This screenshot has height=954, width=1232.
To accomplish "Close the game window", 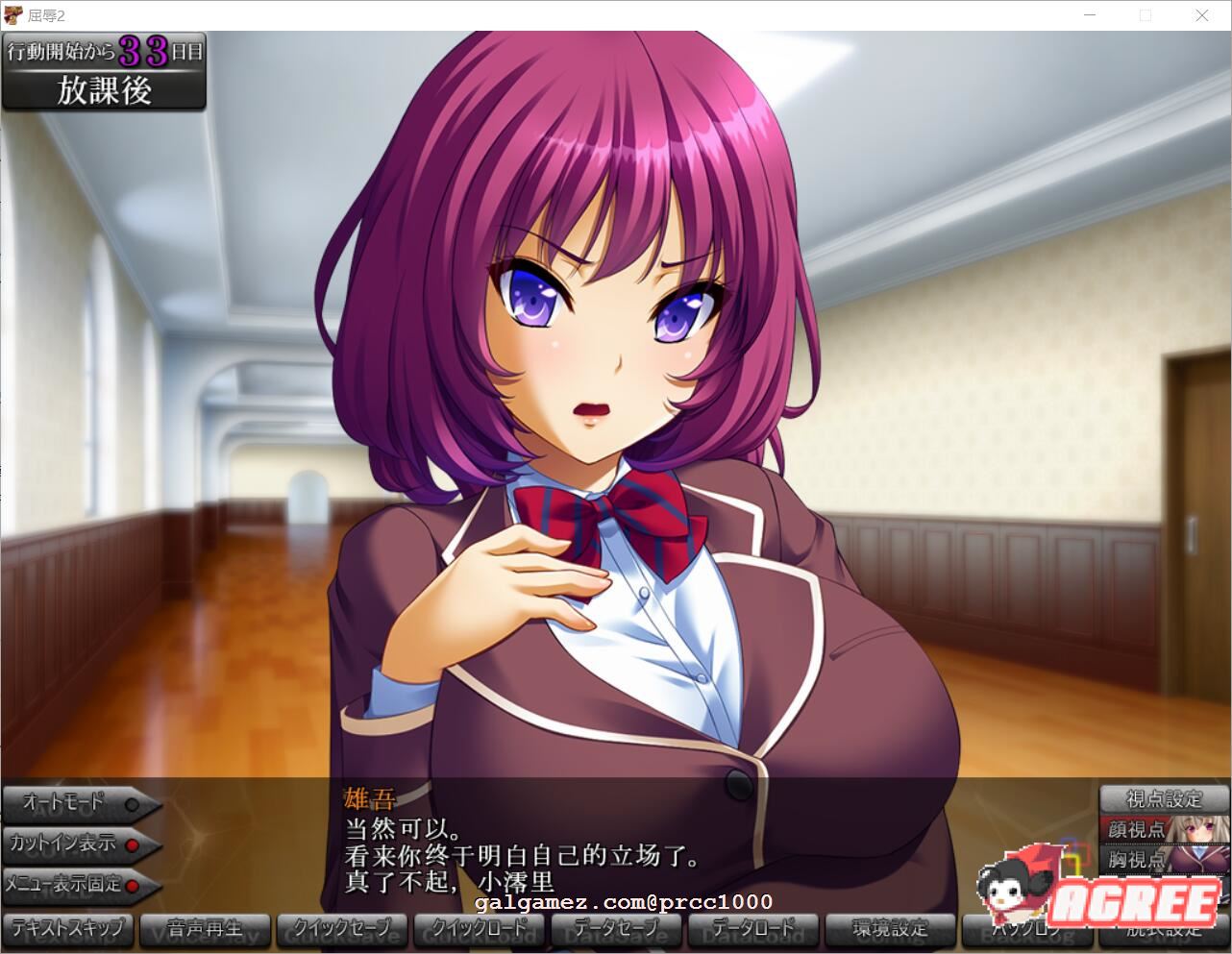I will point(1201,15).
